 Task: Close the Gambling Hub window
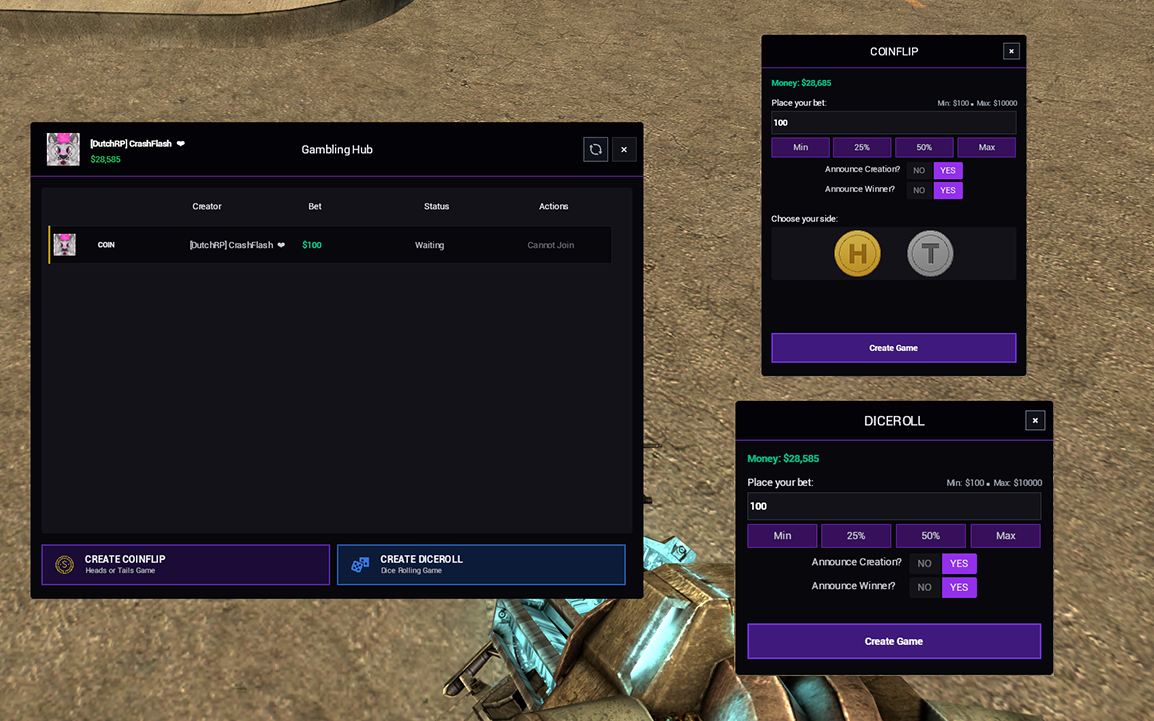624,149
